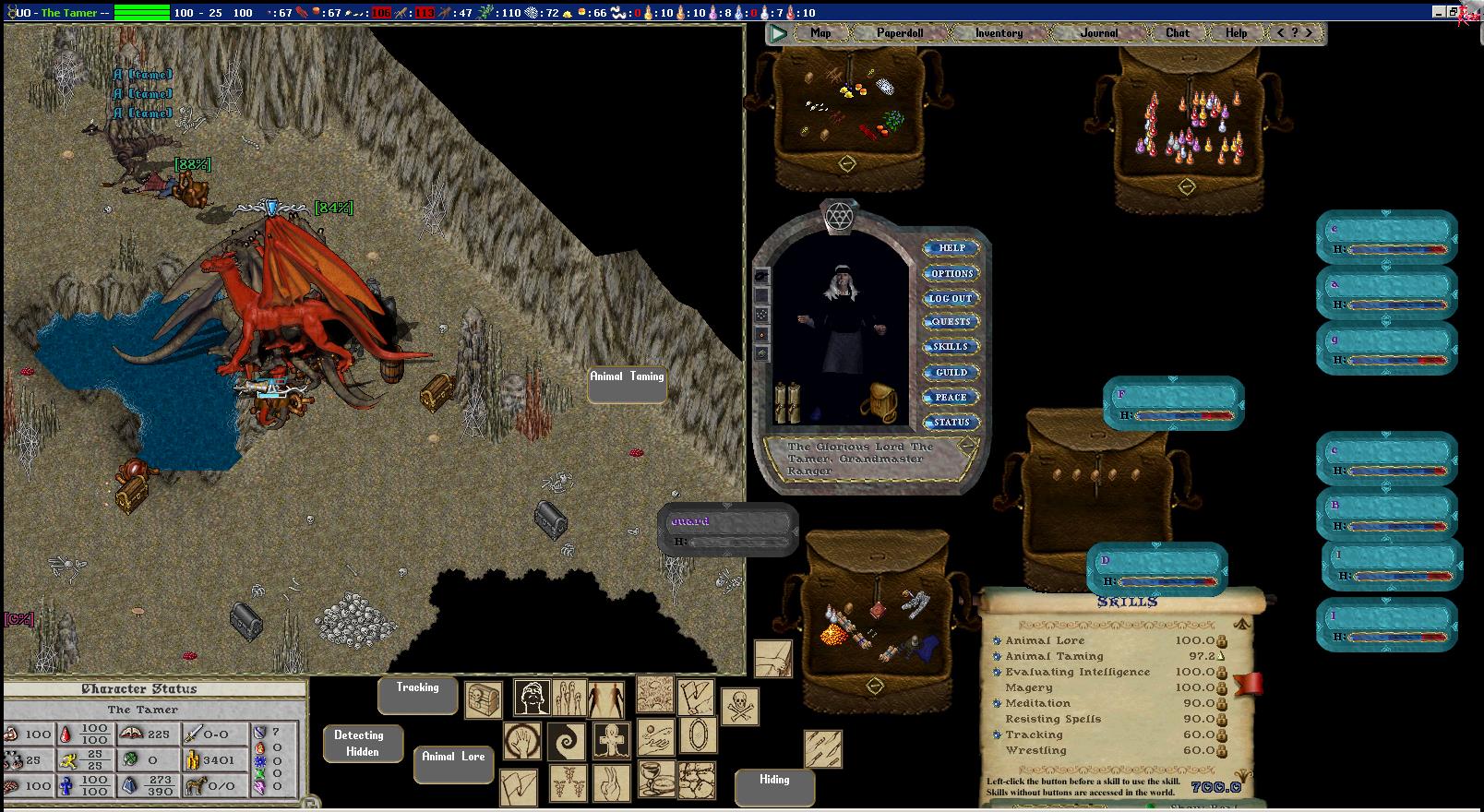Open the Paperdoll menu entry

[x=900, y=33]
